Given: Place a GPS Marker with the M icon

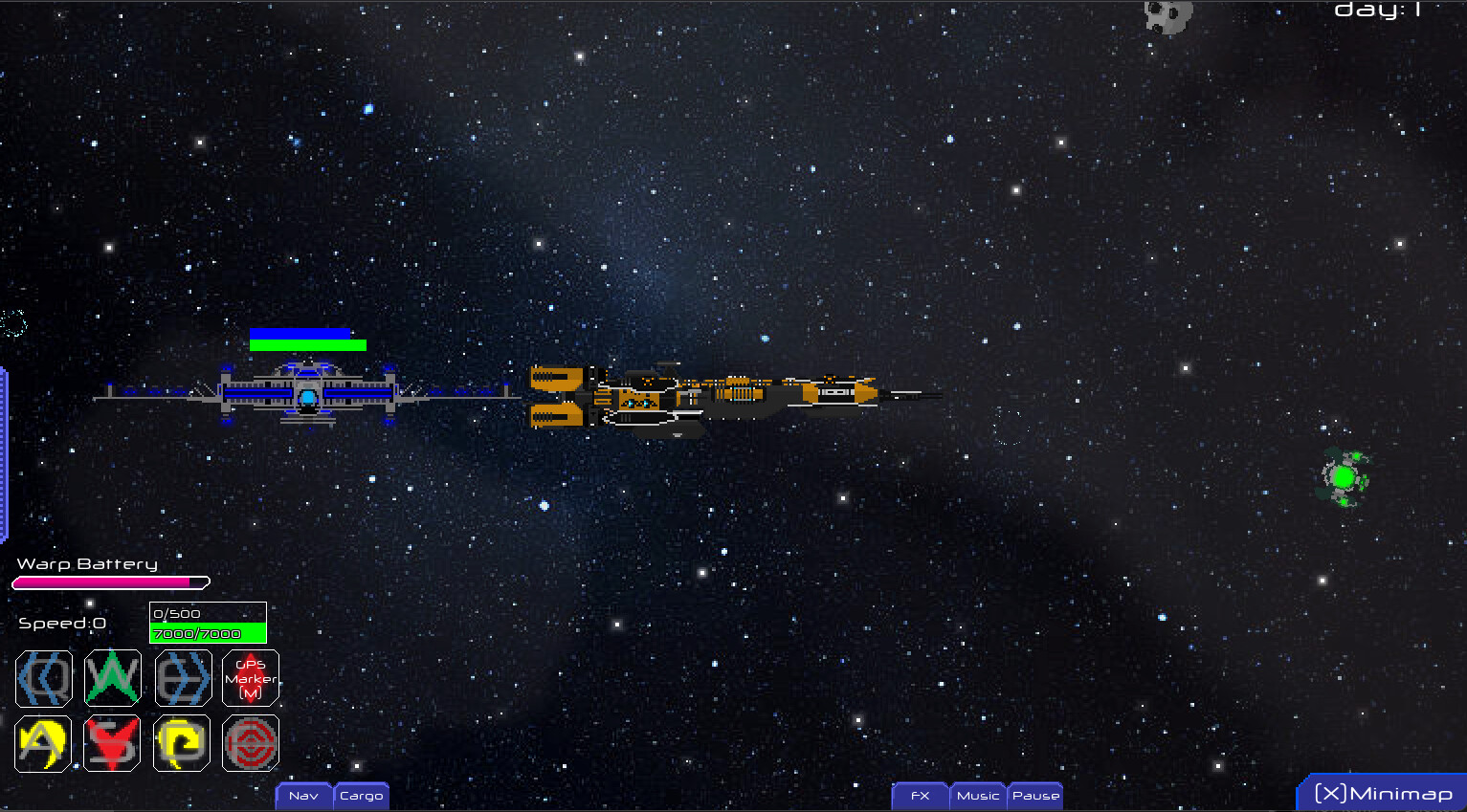Looking at the screenshot, I should click(251, 679).
